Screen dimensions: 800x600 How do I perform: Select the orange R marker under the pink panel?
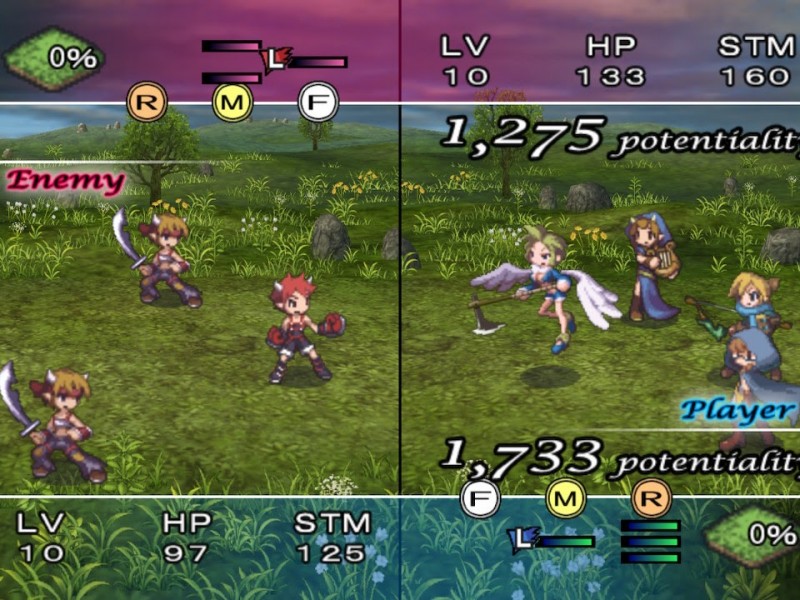point(147,101)
